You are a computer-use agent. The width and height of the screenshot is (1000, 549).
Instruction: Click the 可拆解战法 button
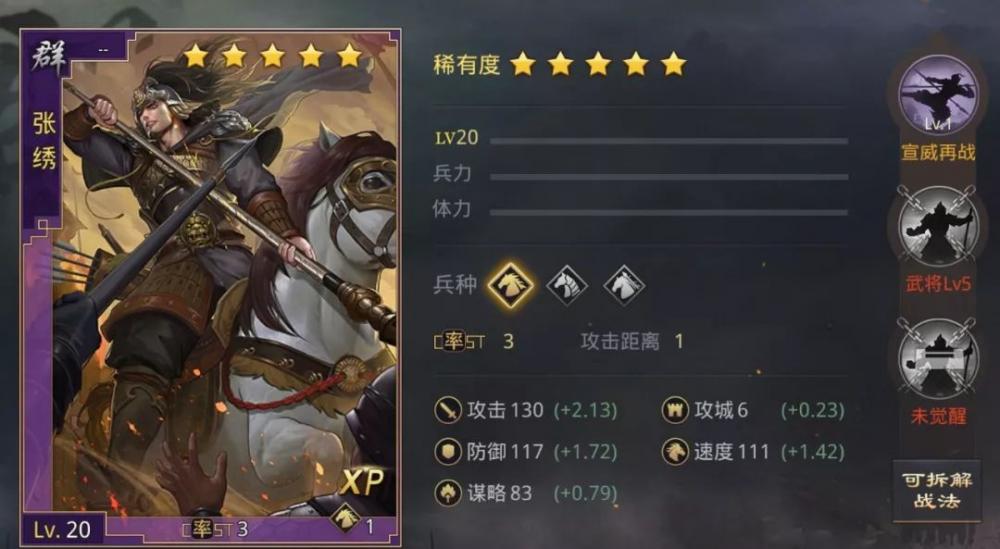point(936,490)
